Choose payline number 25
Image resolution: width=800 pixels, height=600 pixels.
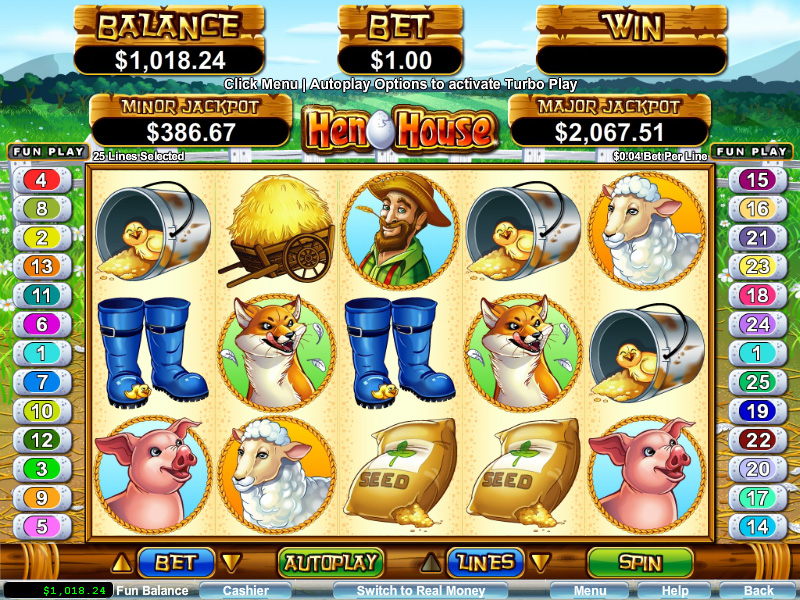758,382
